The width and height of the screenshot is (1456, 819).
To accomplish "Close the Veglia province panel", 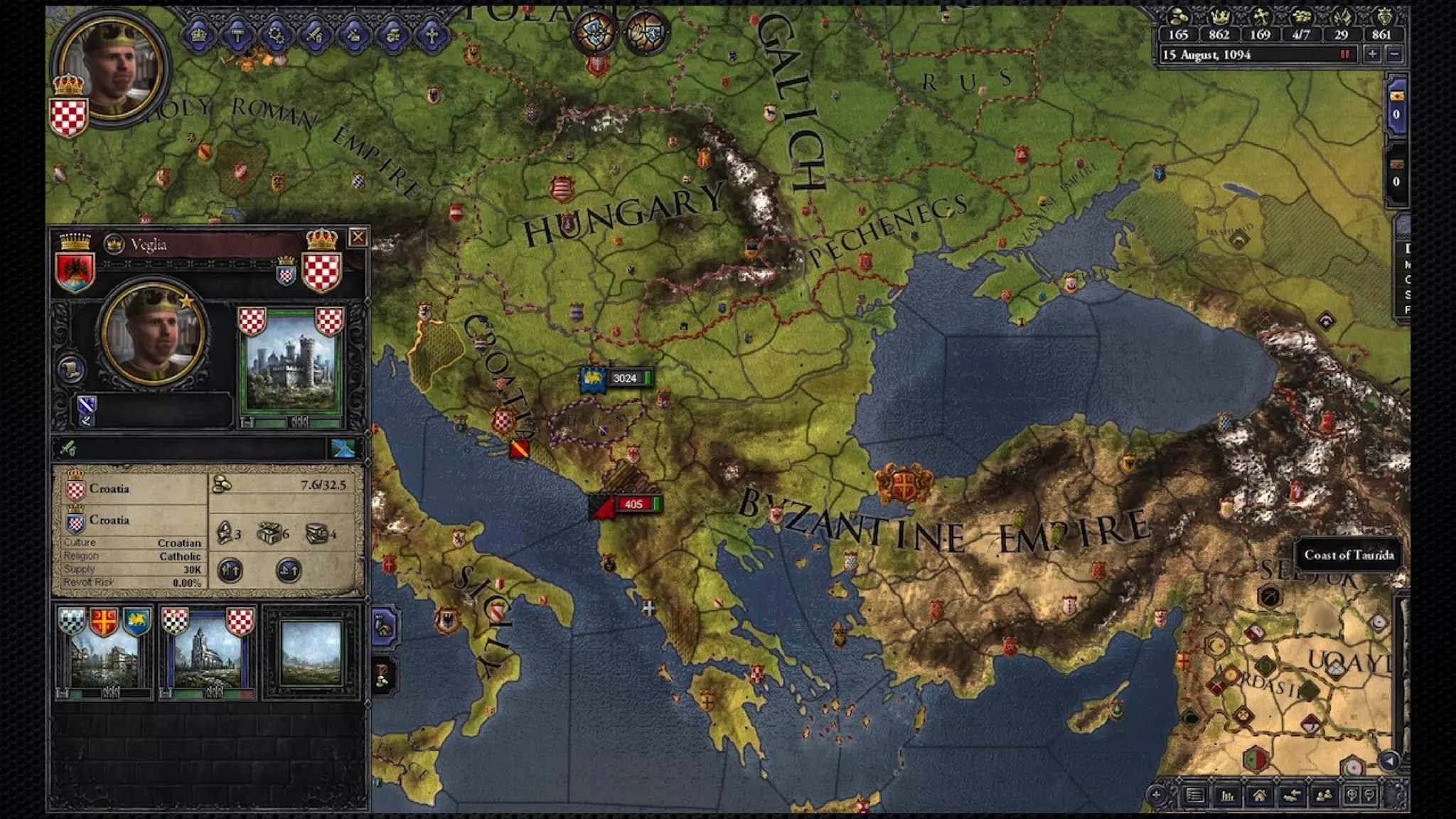I will coord(358,237).
